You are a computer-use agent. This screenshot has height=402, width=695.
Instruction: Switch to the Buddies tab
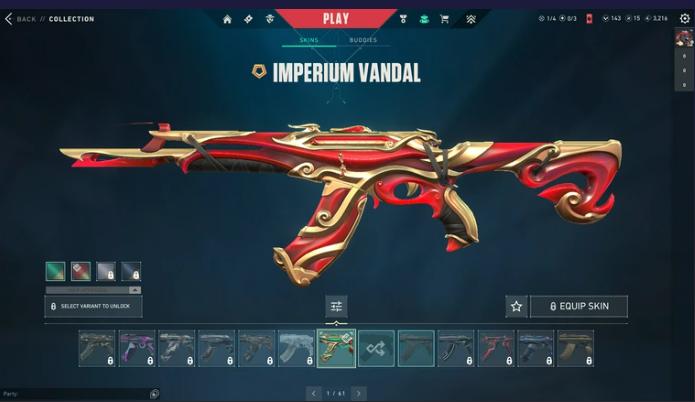click(x=363, y=40)
